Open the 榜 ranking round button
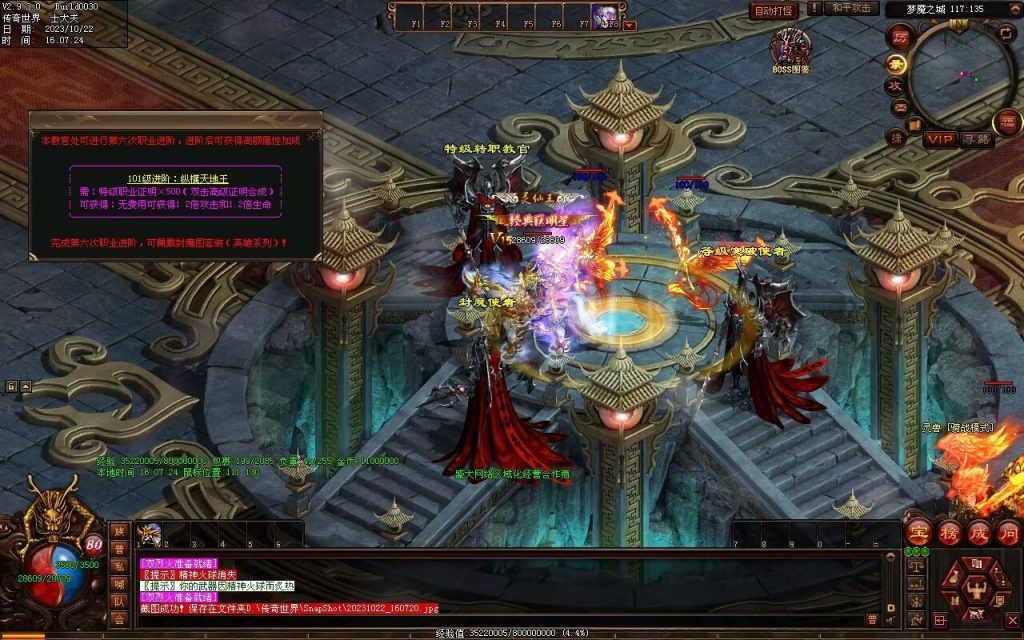Image resolution: width=1024 pixels, height=640 pixels. (x=948, y=532)
